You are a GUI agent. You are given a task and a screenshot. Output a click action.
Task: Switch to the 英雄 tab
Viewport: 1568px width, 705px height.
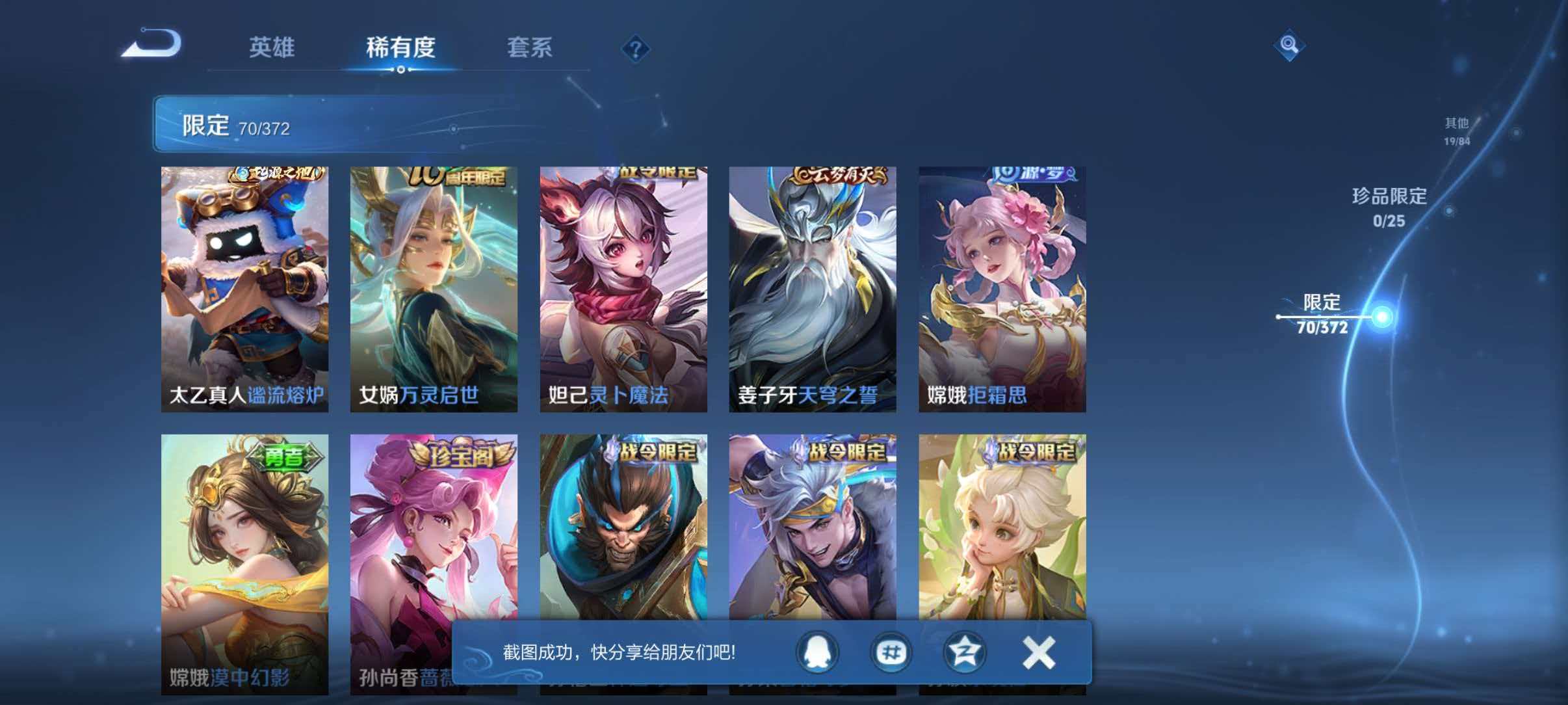tap(272, 47)
